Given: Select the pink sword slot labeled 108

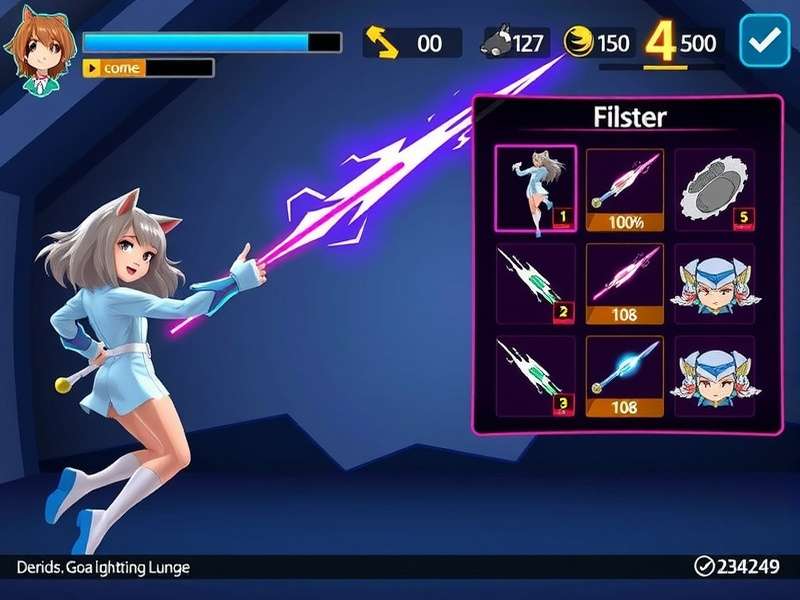Looking at the screenshot, I should [624, 284].
